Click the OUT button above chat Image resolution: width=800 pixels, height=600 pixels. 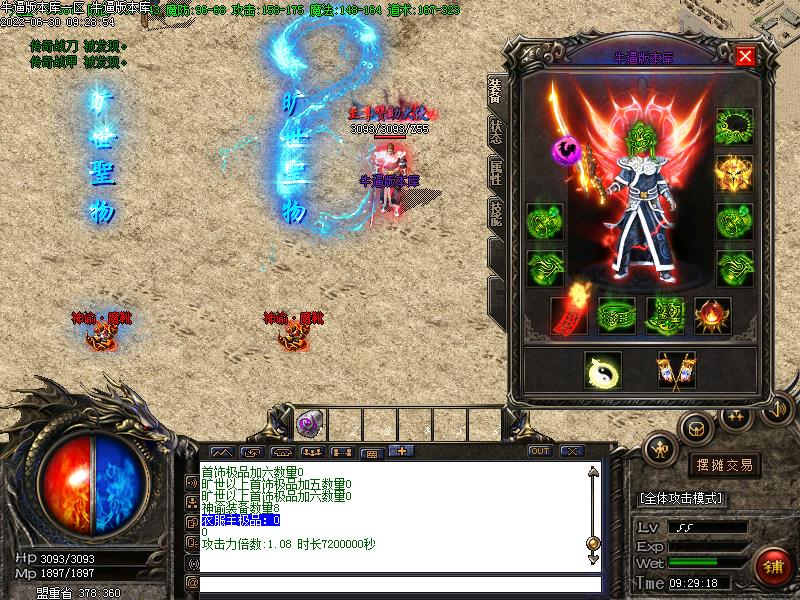click(540, 451)
